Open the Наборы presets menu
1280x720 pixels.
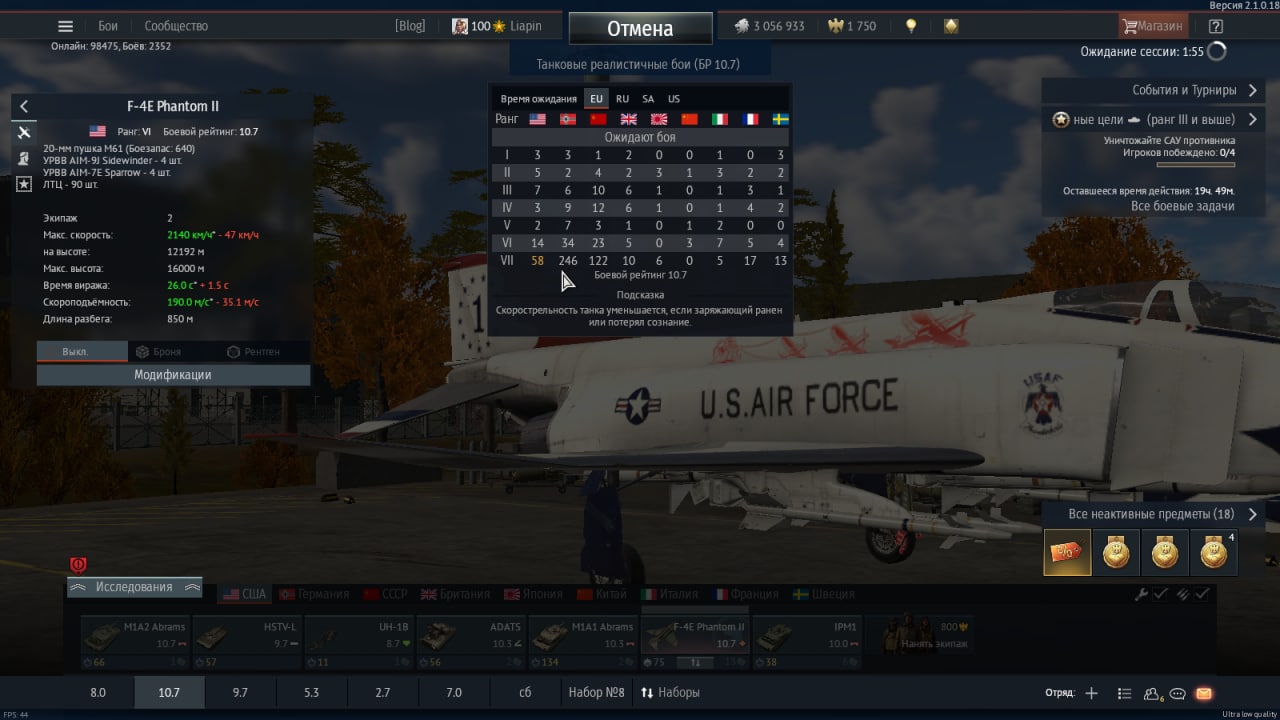670,692
